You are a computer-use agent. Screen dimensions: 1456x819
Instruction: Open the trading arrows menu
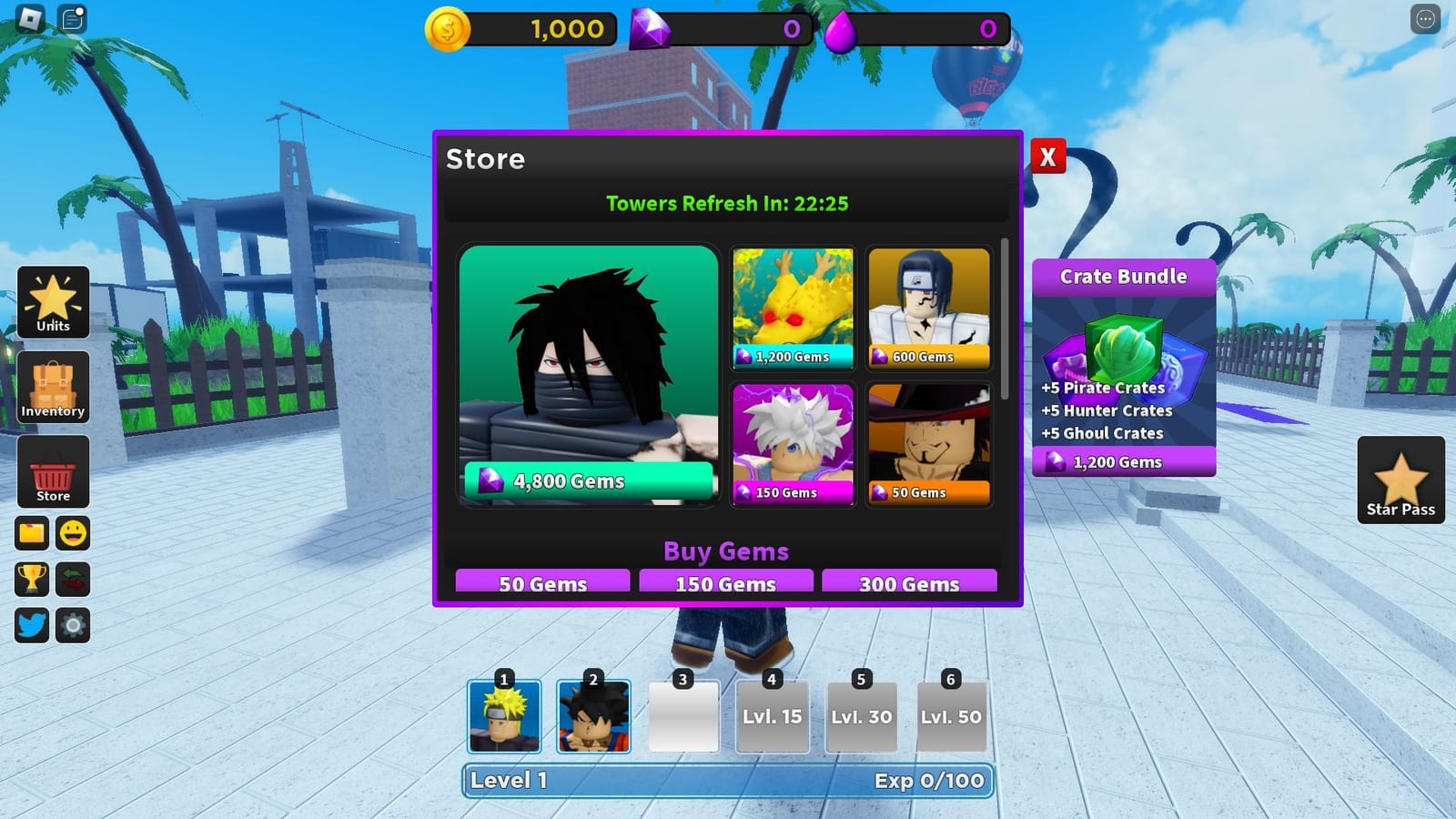coord(74,580)
